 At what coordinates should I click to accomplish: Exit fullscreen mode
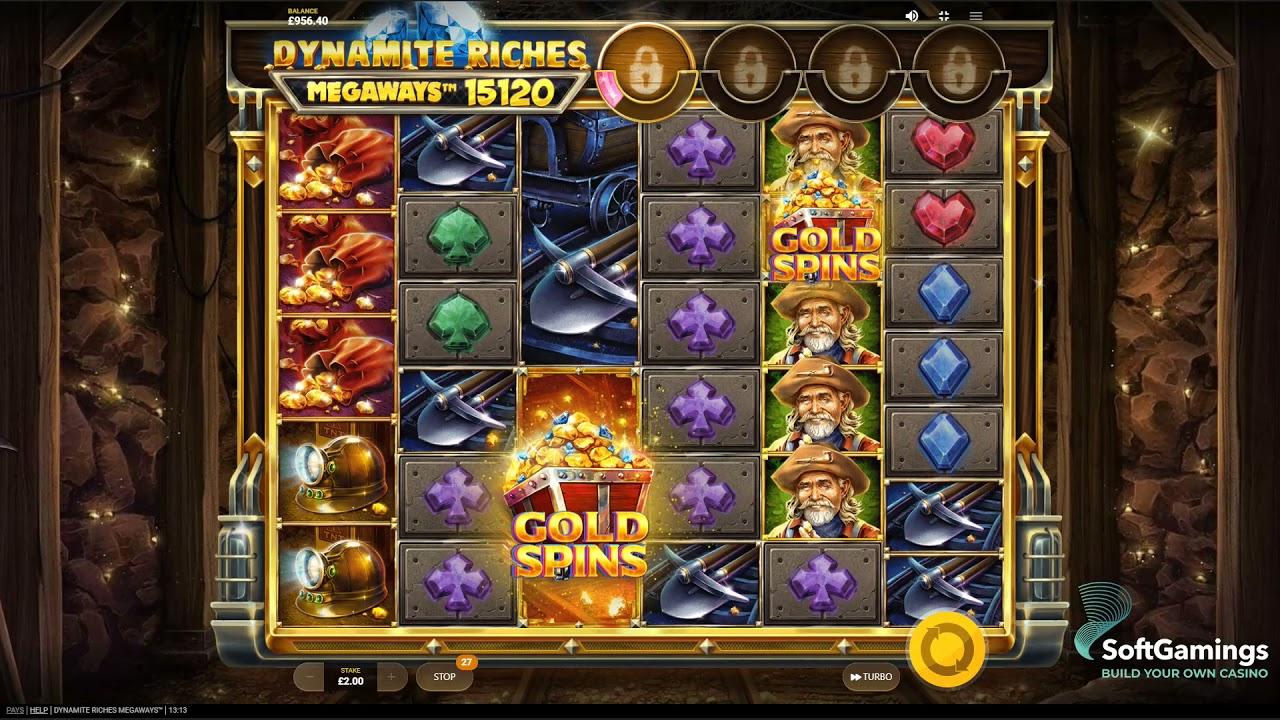point(944,16)
